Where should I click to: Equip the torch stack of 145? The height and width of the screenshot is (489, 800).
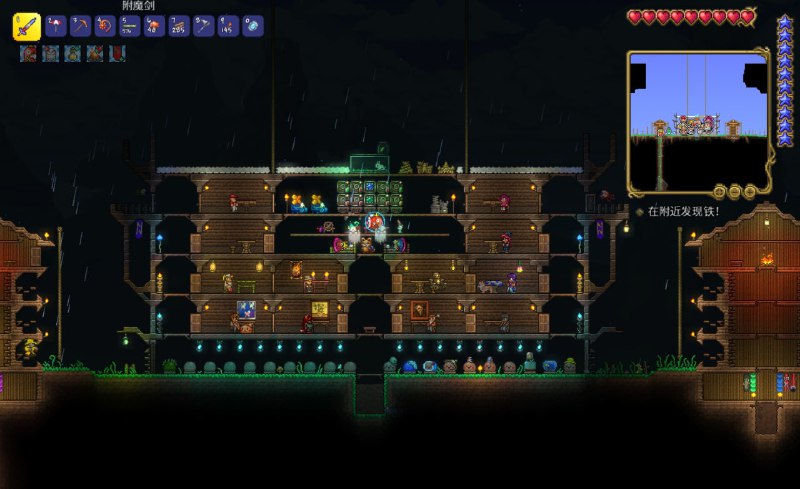coord(228,25)
